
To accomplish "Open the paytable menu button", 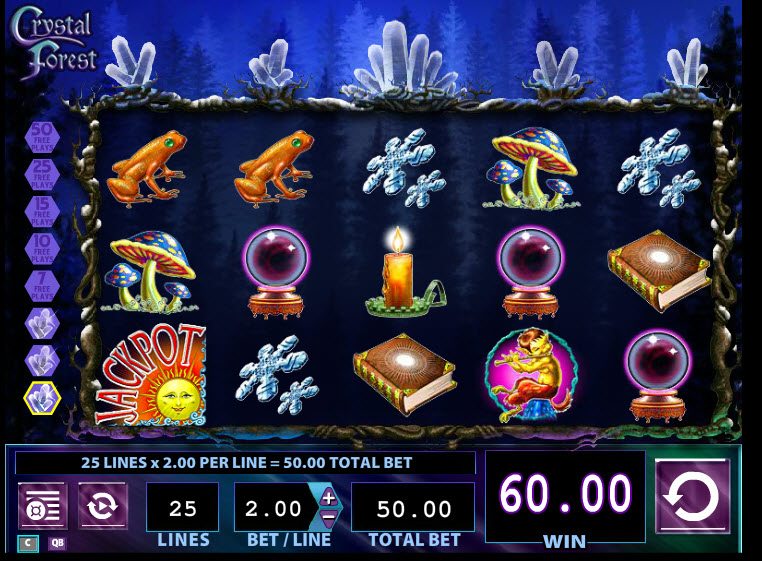I will tap(43, 506).
